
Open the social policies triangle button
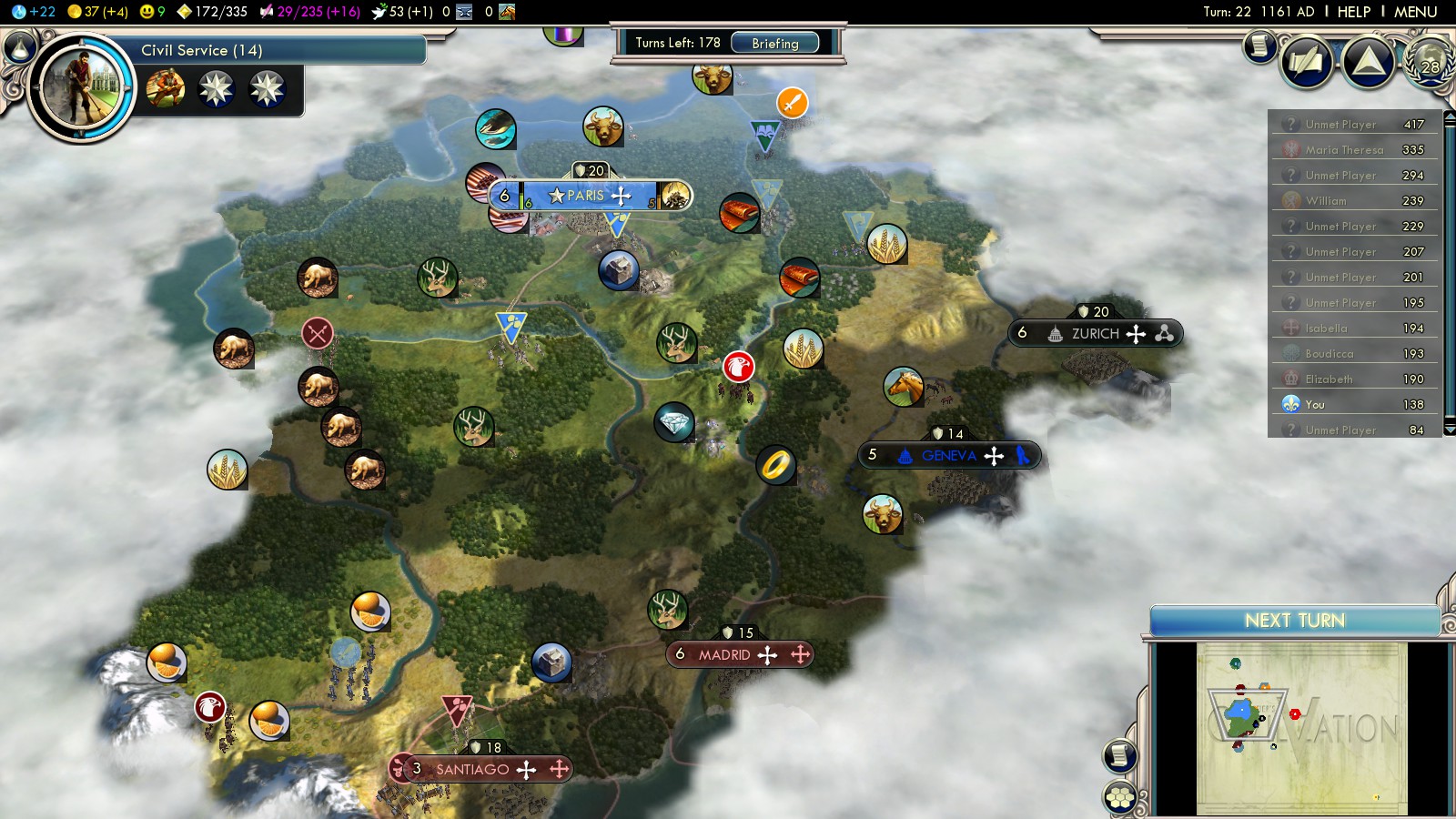tap(1368, 62)
